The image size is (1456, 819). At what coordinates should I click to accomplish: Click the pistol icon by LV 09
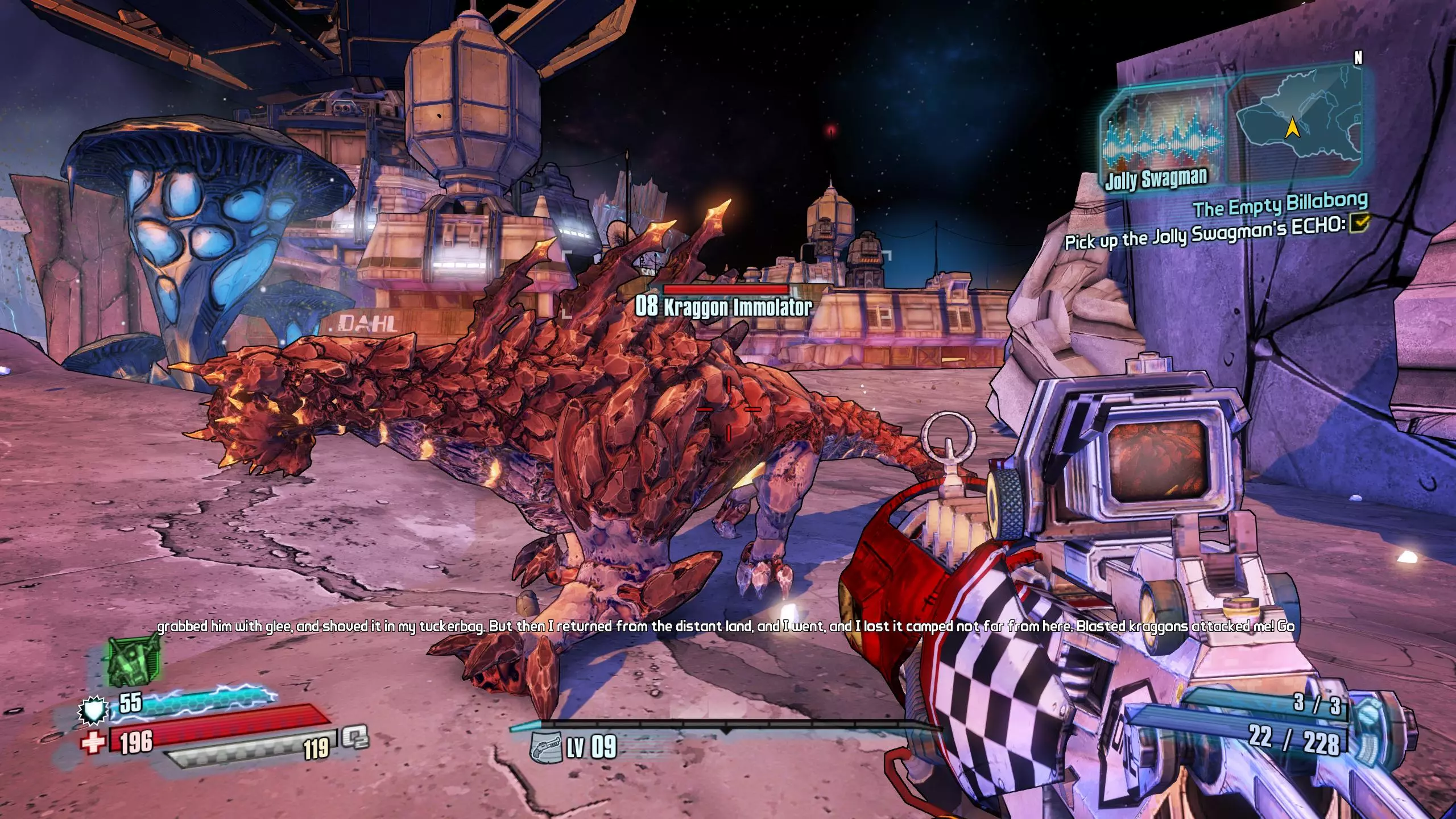coord(544,747)
